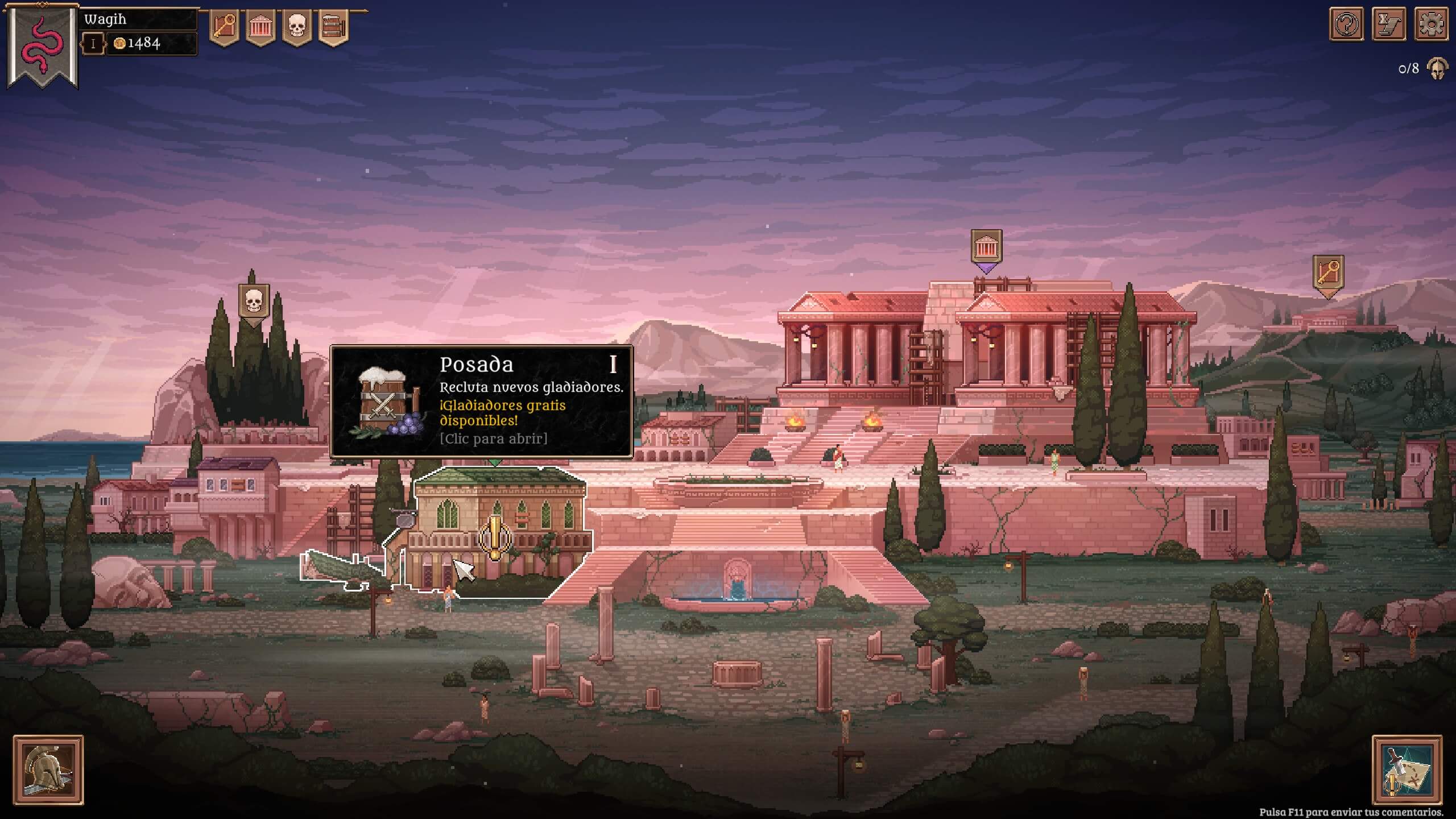1456x819 pixels.
Task: Click the red serpent house banner
Action: [43, 45]
